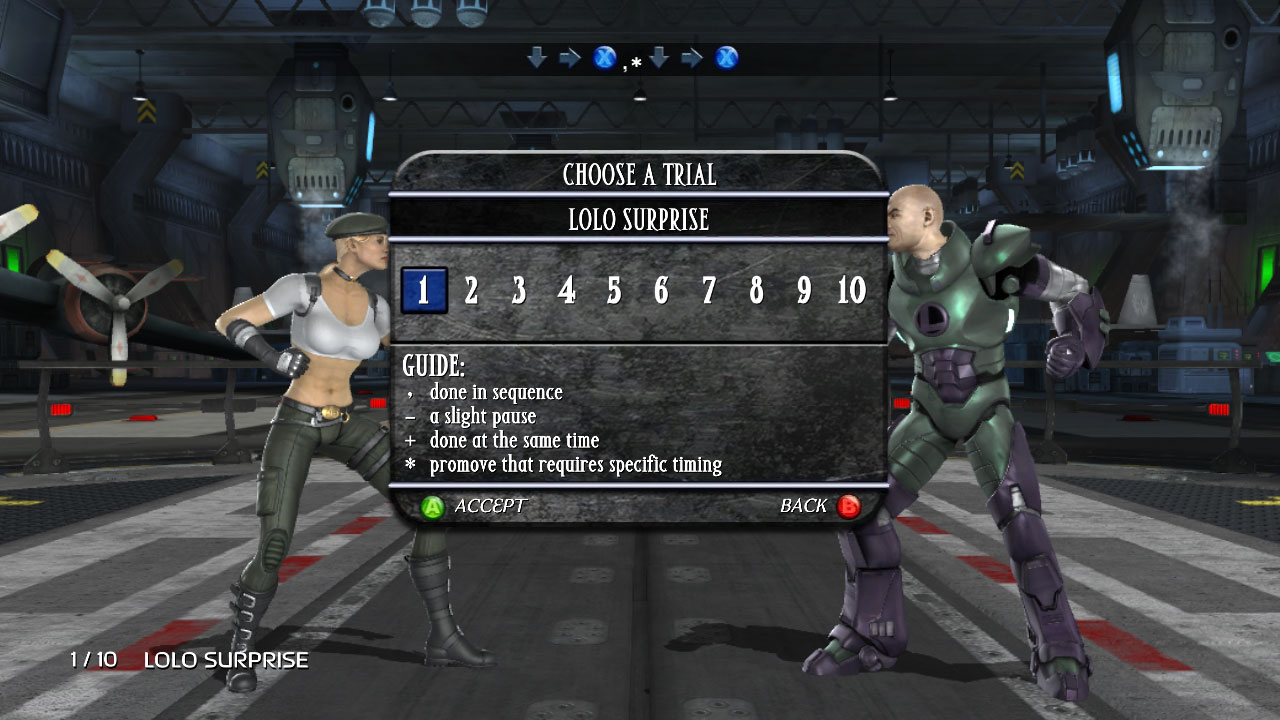Switch to trial 4
The image size is (1280, 720).
click(566, 291)
